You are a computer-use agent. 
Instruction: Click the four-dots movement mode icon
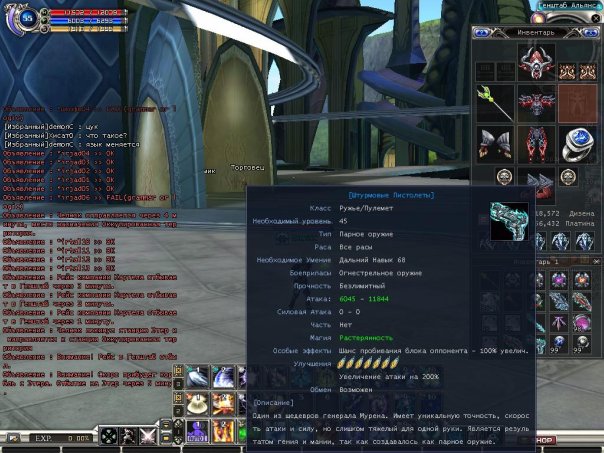click(110, 436)
